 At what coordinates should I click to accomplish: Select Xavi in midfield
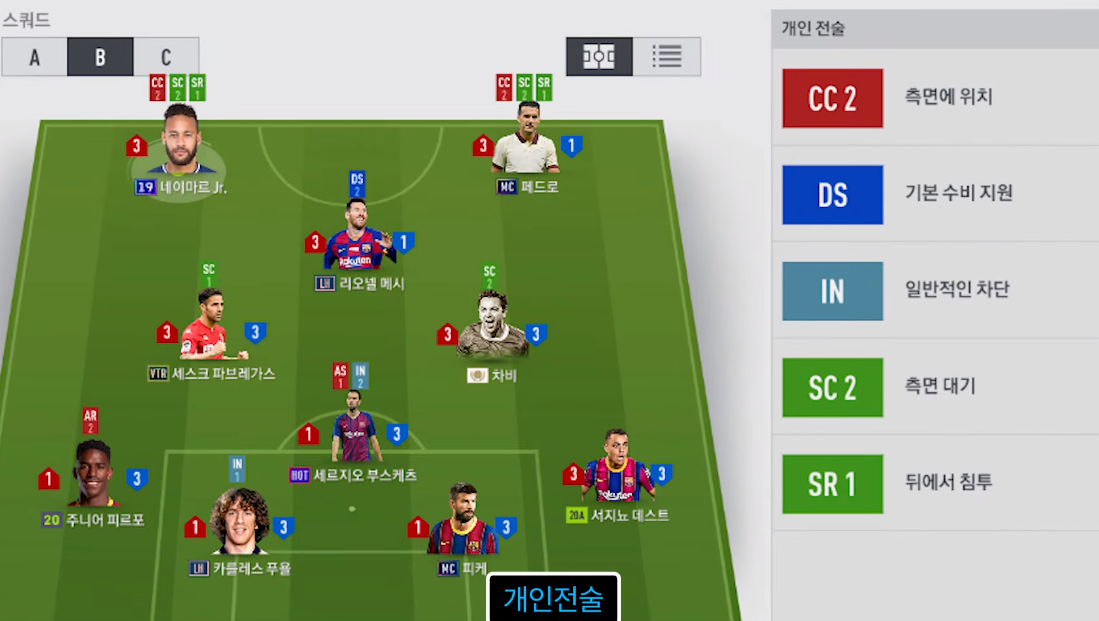click(491, 331)
